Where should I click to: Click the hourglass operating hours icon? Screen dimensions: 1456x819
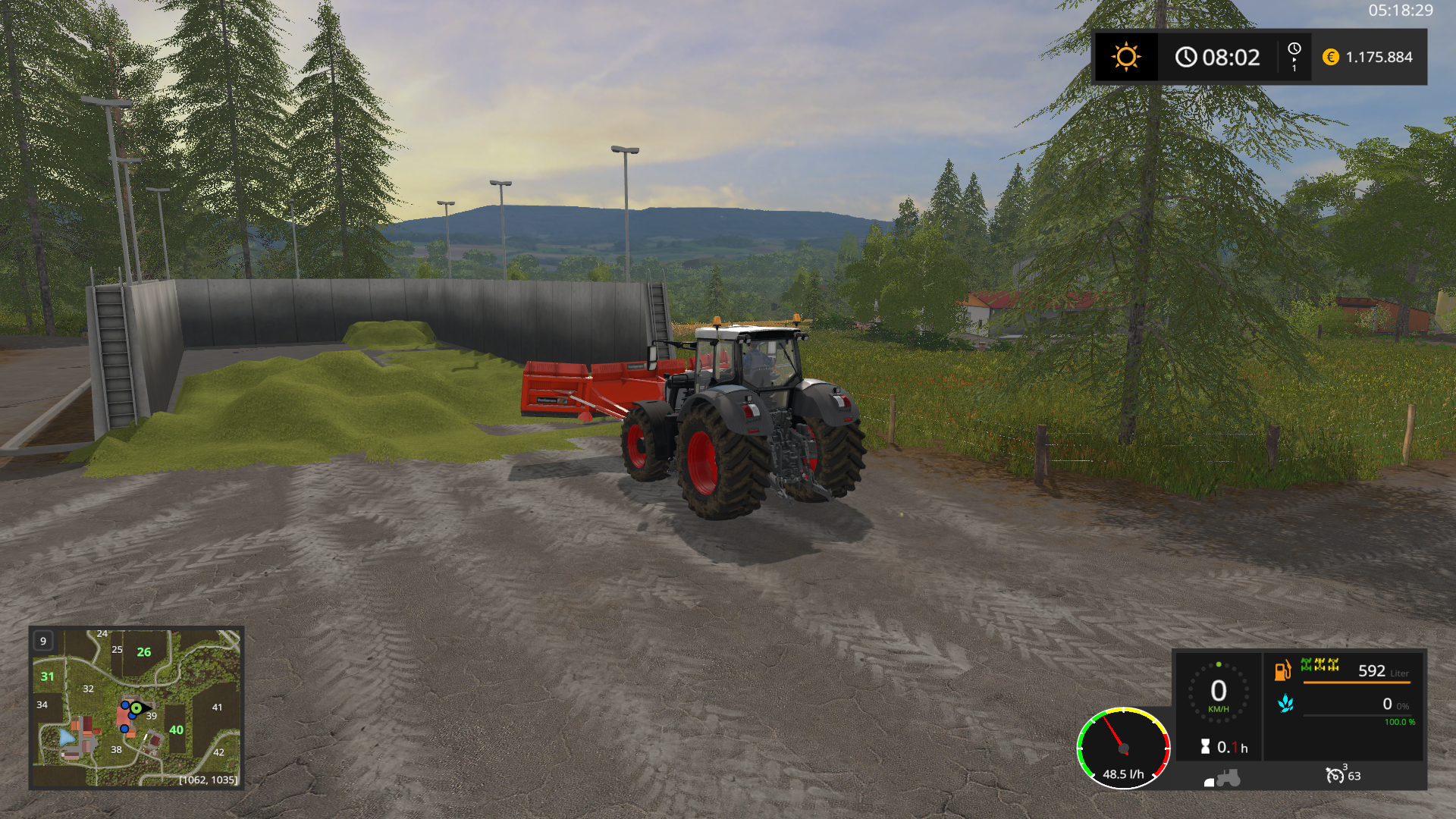[1205, 747]
